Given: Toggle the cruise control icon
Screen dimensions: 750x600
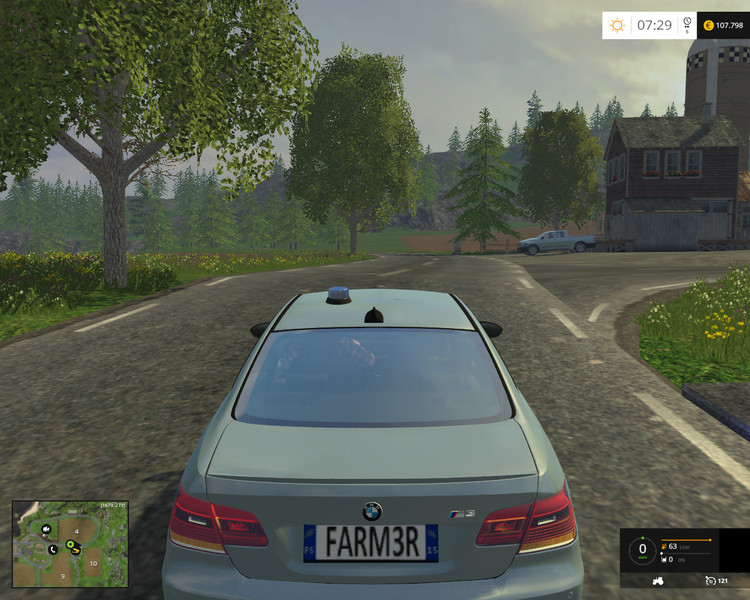Looking at the screenshot, I should click(x=709, y=580).
